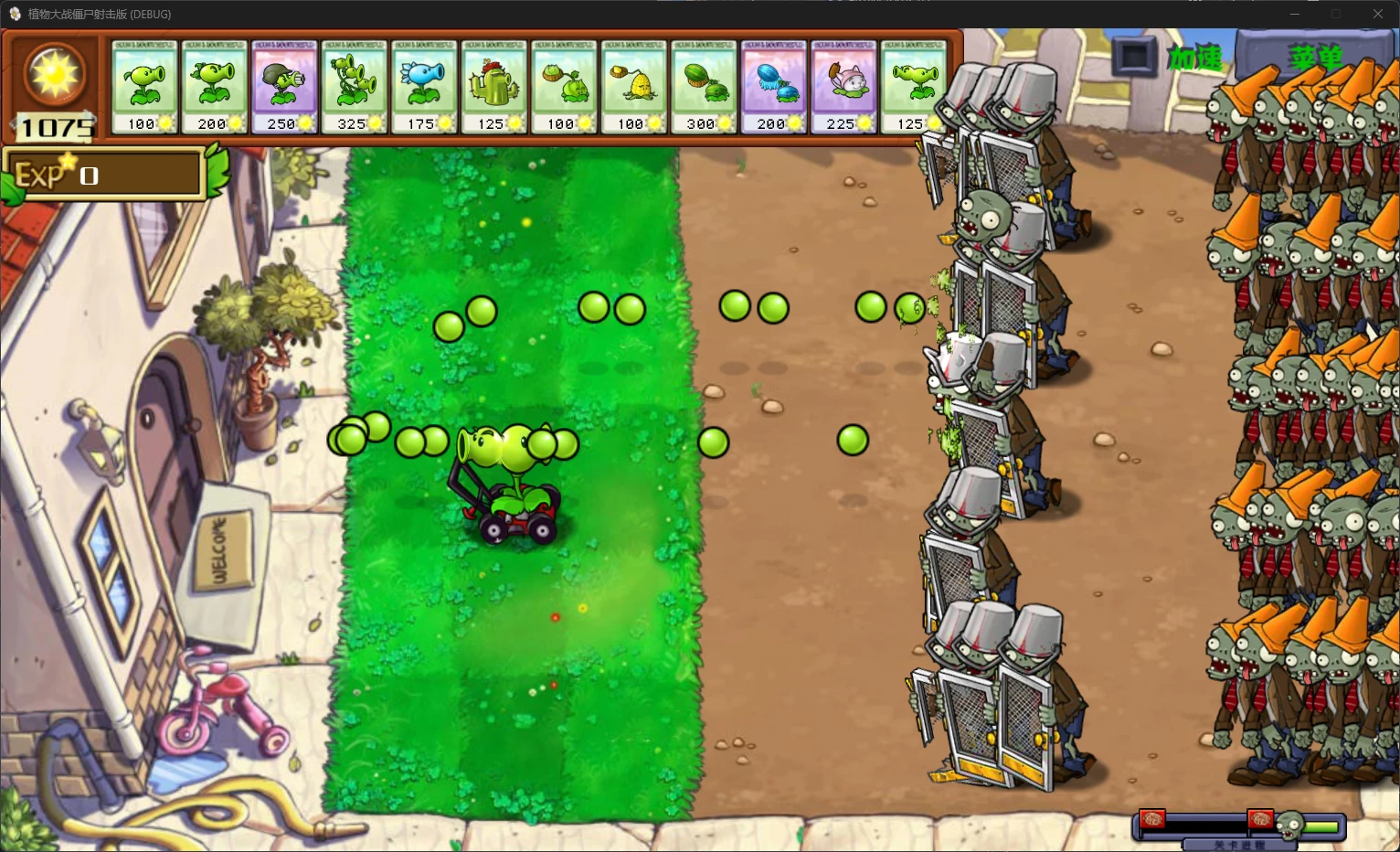Select the Snow Pea seed card

(424, 87)
